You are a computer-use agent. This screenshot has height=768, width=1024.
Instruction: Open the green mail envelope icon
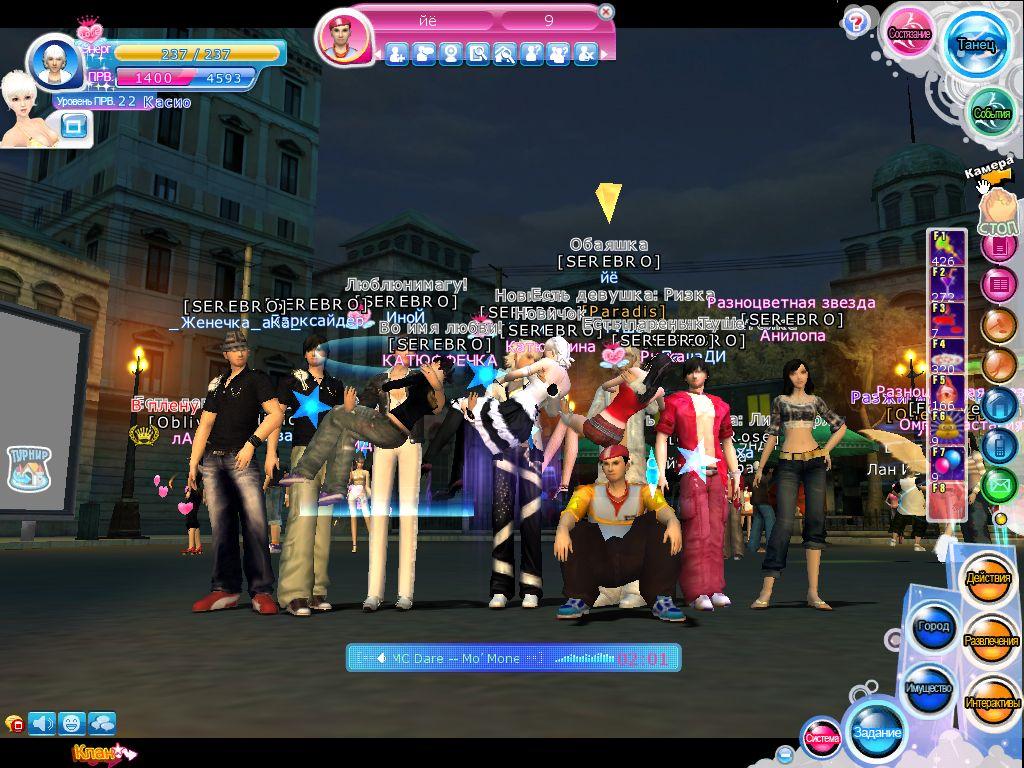pos(998,486)
